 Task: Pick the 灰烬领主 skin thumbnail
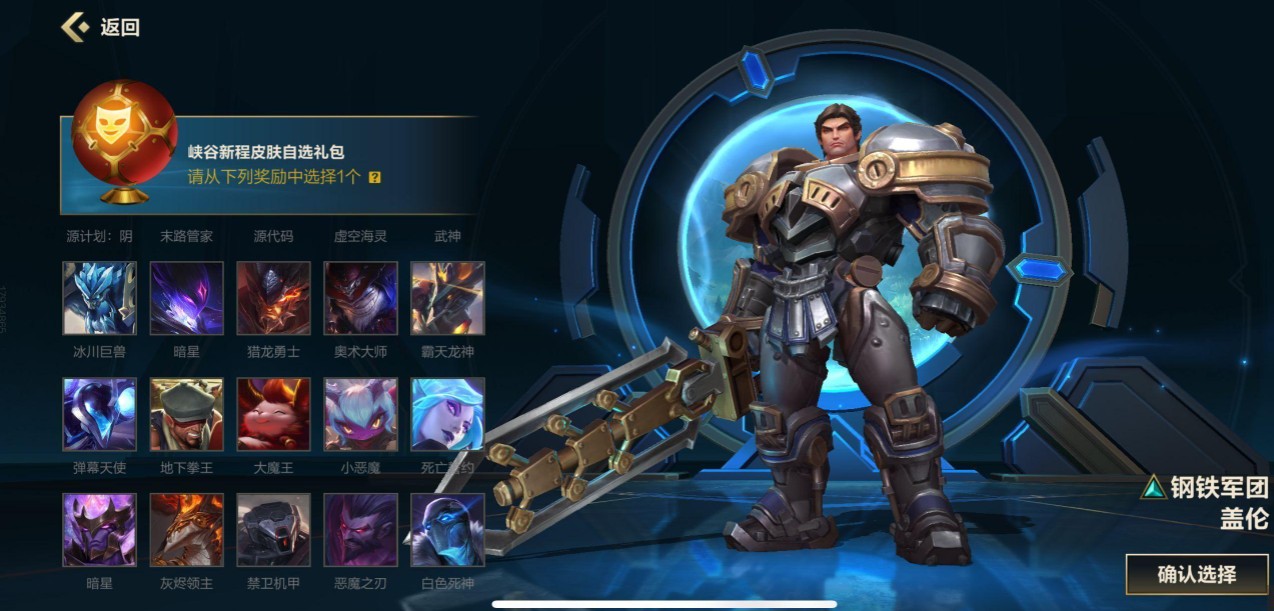tap(187, 530)
